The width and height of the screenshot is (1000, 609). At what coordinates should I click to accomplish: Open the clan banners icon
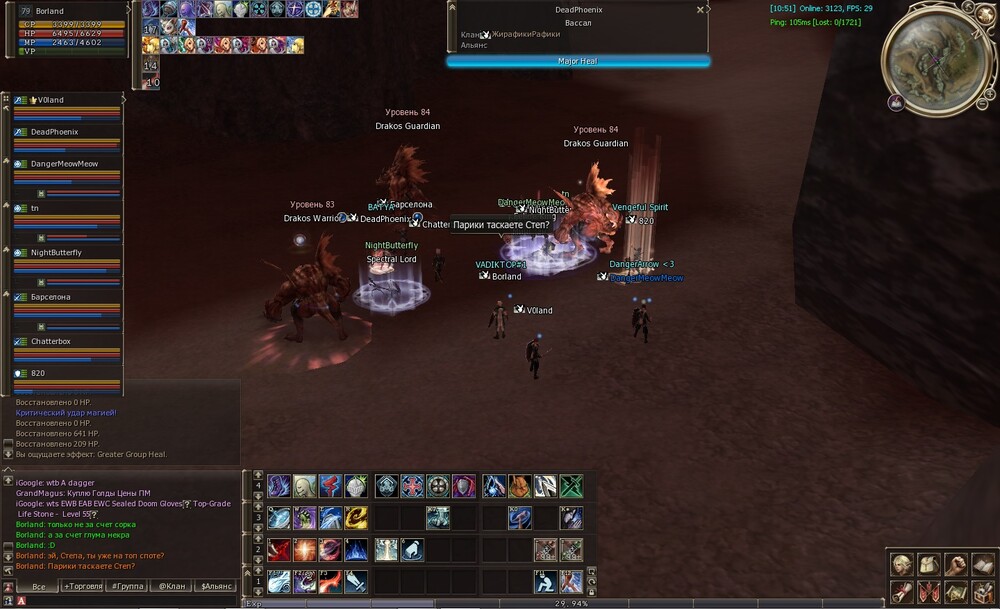[x=928, y=592]
